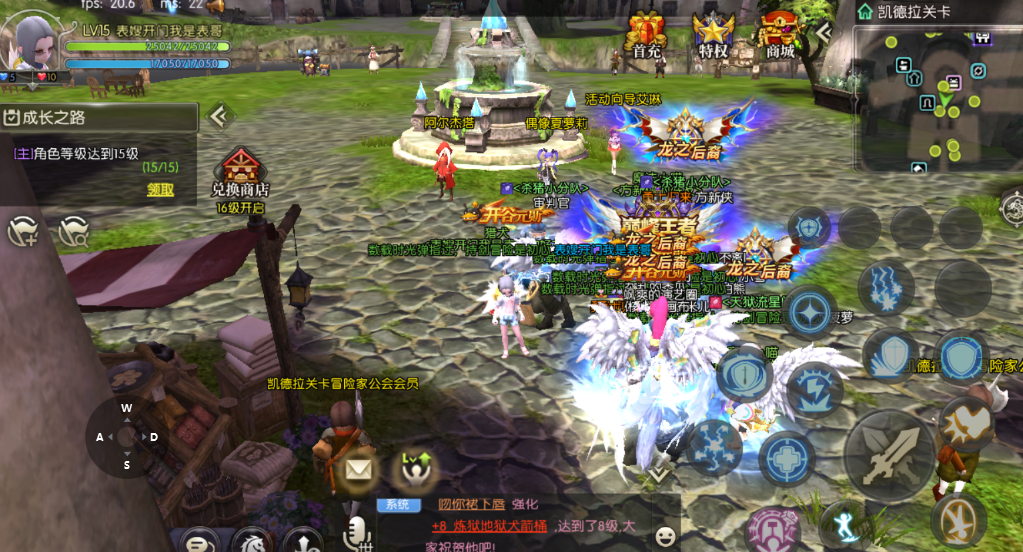Open the 特权 privilege menu

(x=713, y=33)
